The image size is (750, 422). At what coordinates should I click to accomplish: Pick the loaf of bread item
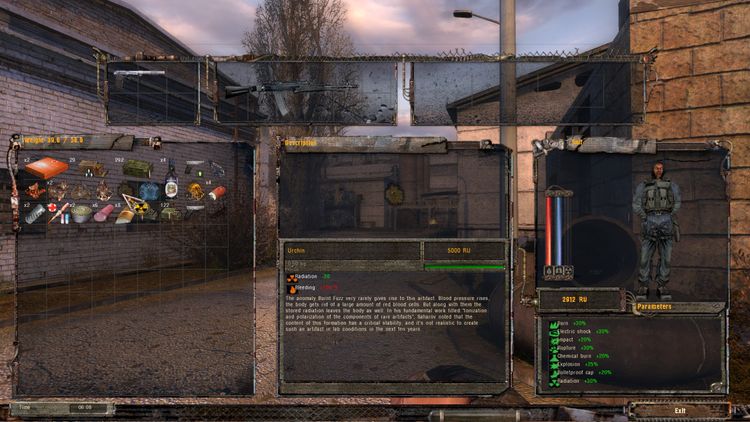pyautogui.click(x=125, y=215)
